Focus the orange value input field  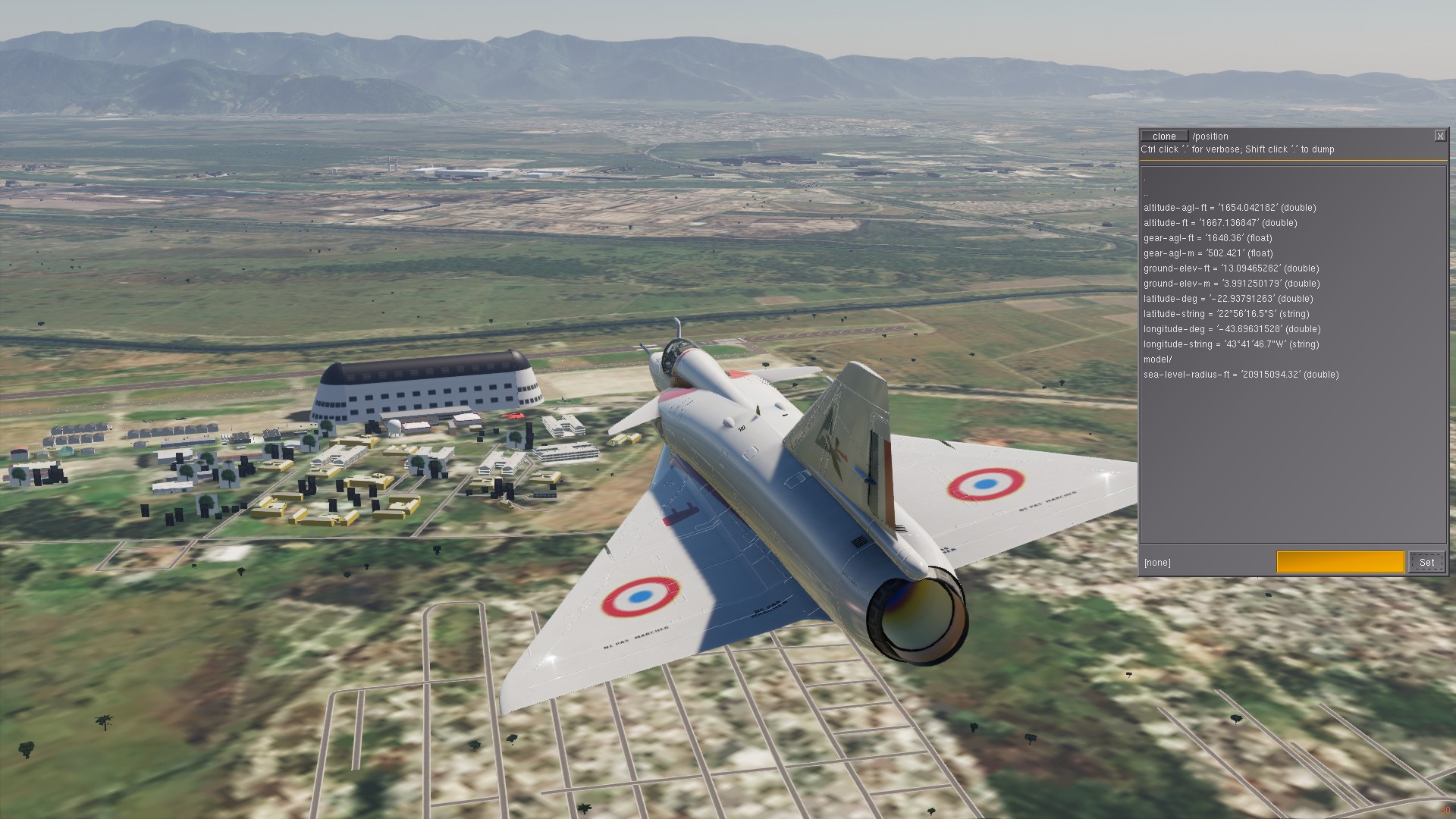pos(1340,562)
